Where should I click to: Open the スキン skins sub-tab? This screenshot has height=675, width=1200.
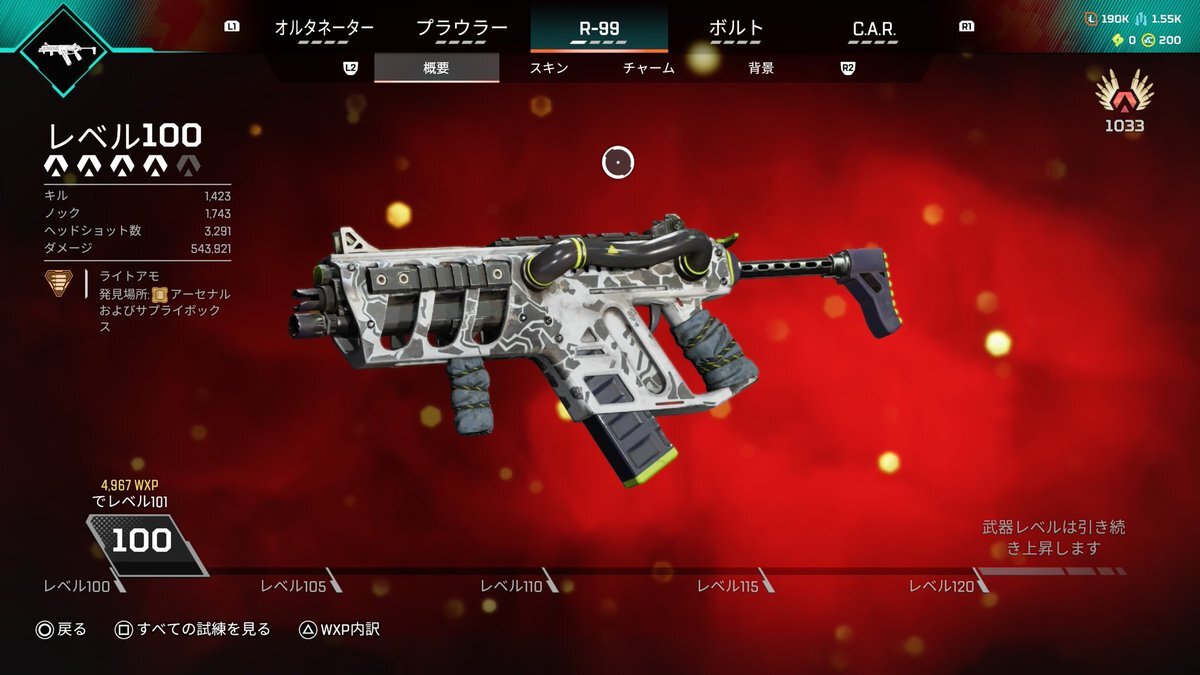point(548,68)
